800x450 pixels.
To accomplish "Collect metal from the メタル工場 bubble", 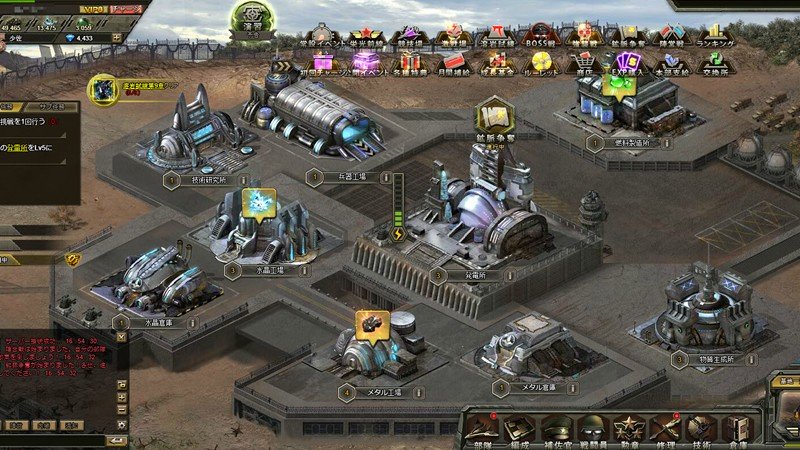I will click(x=372, y=325).
